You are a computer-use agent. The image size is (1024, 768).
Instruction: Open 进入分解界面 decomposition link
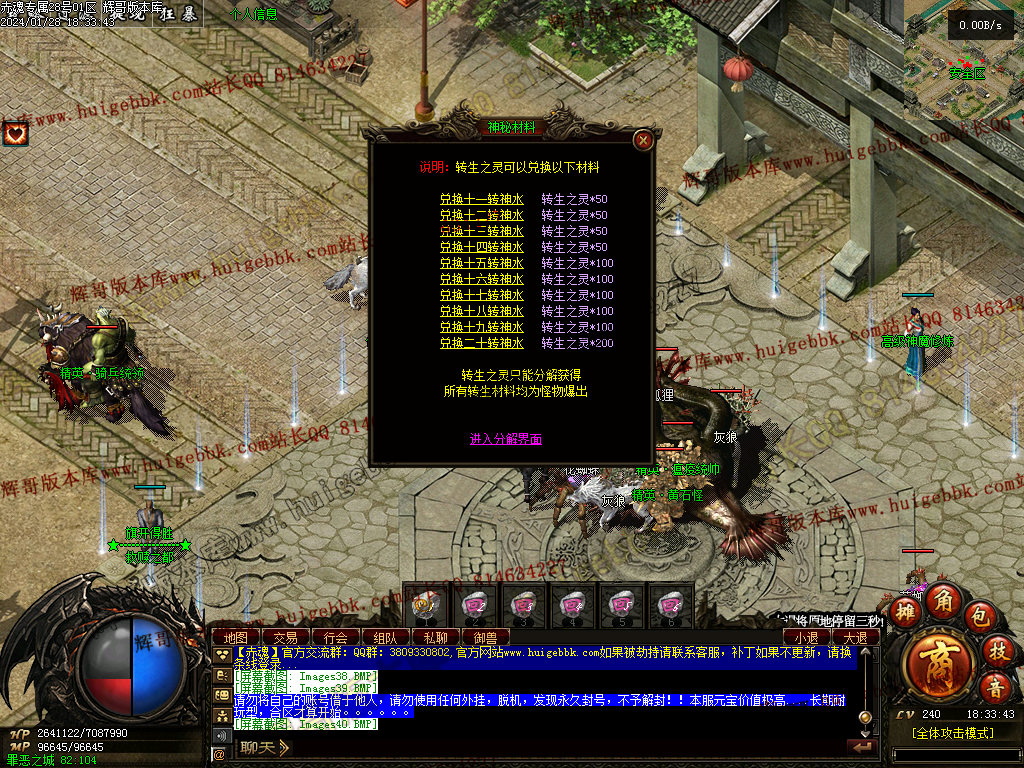[x=506, y=439]
